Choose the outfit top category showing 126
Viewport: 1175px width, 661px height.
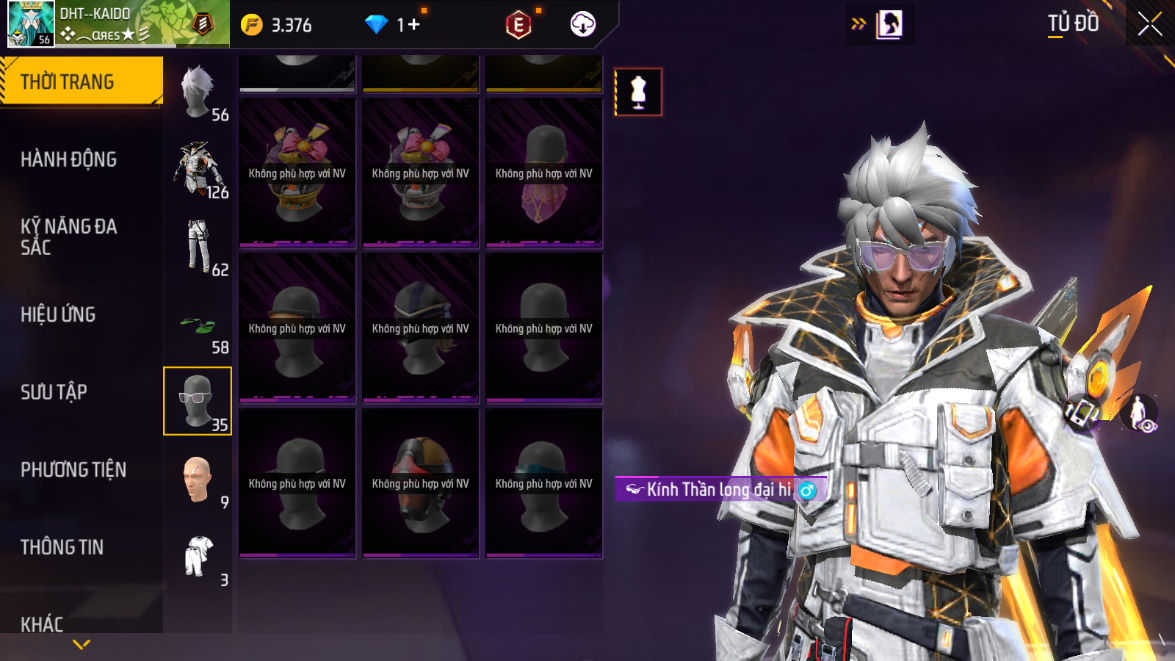pos(198,168)
